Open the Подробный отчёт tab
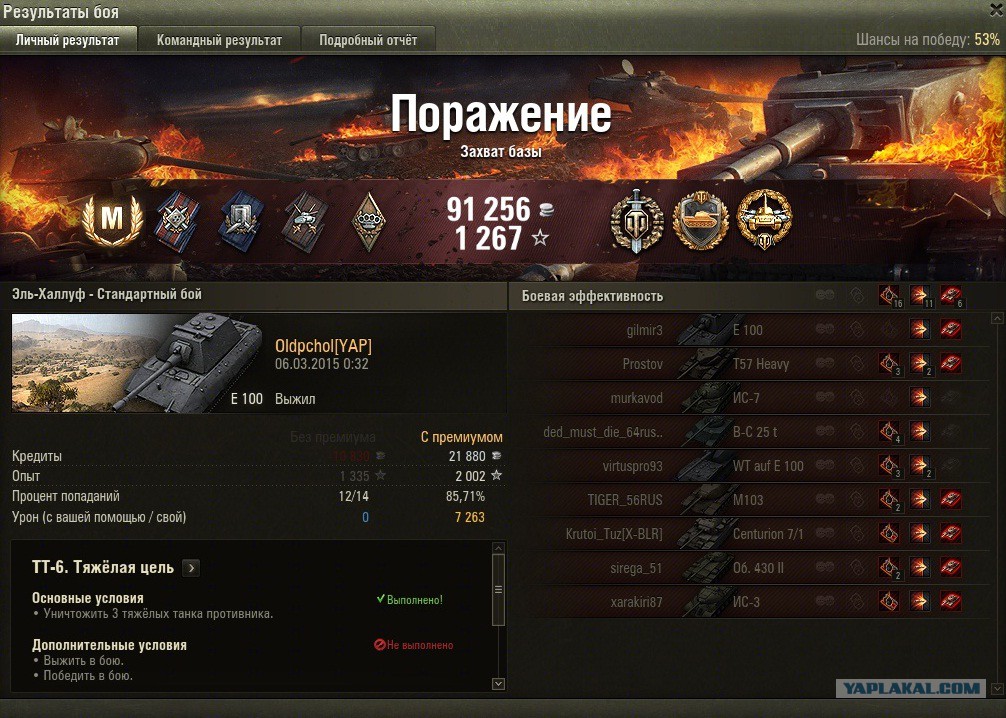 click(368, 40)
